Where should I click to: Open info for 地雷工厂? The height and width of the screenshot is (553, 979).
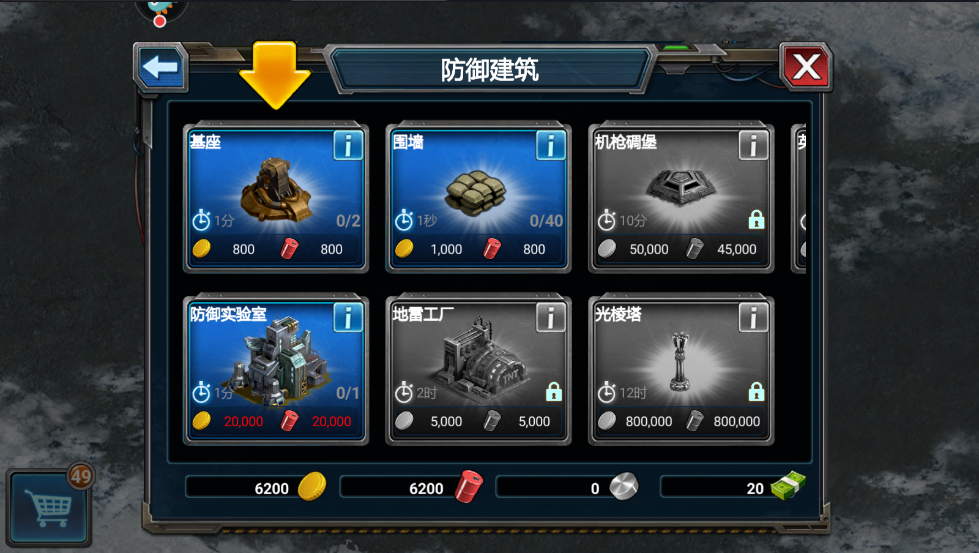(551, 318)
